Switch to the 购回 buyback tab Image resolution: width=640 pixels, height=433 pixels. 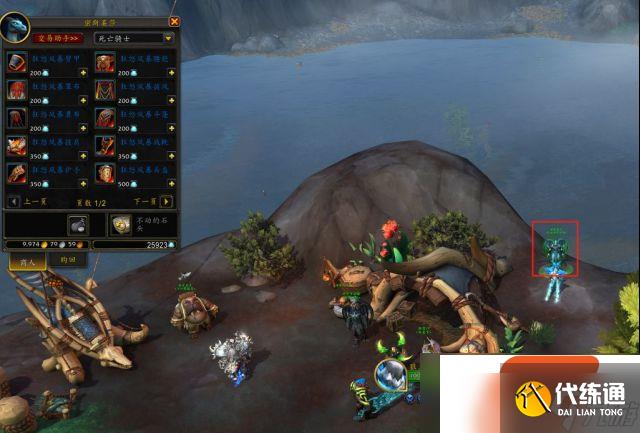click(x=68, y=260)
